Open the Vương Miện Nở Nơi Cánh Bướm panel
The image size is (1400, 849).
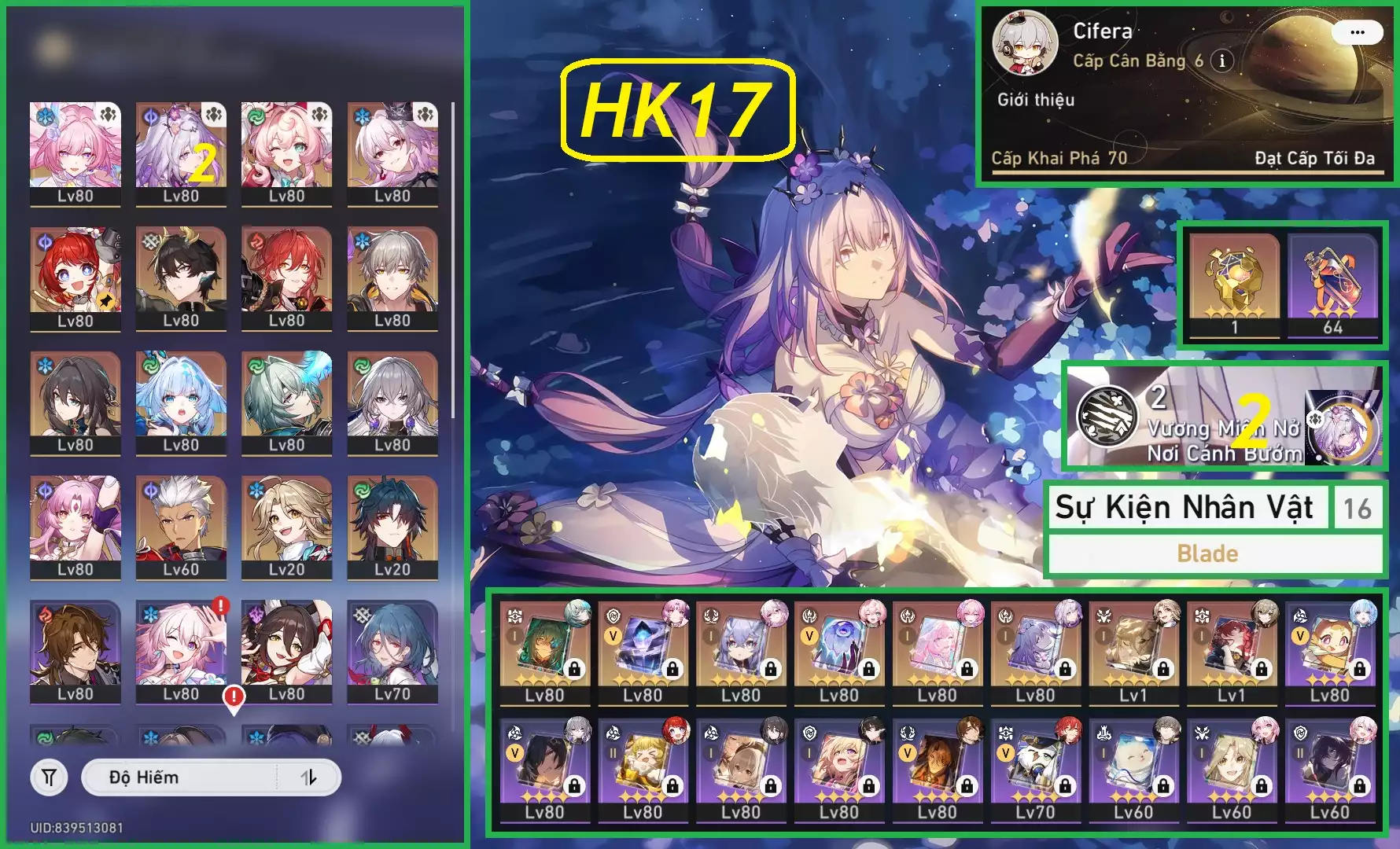(x=1224, y=417)
